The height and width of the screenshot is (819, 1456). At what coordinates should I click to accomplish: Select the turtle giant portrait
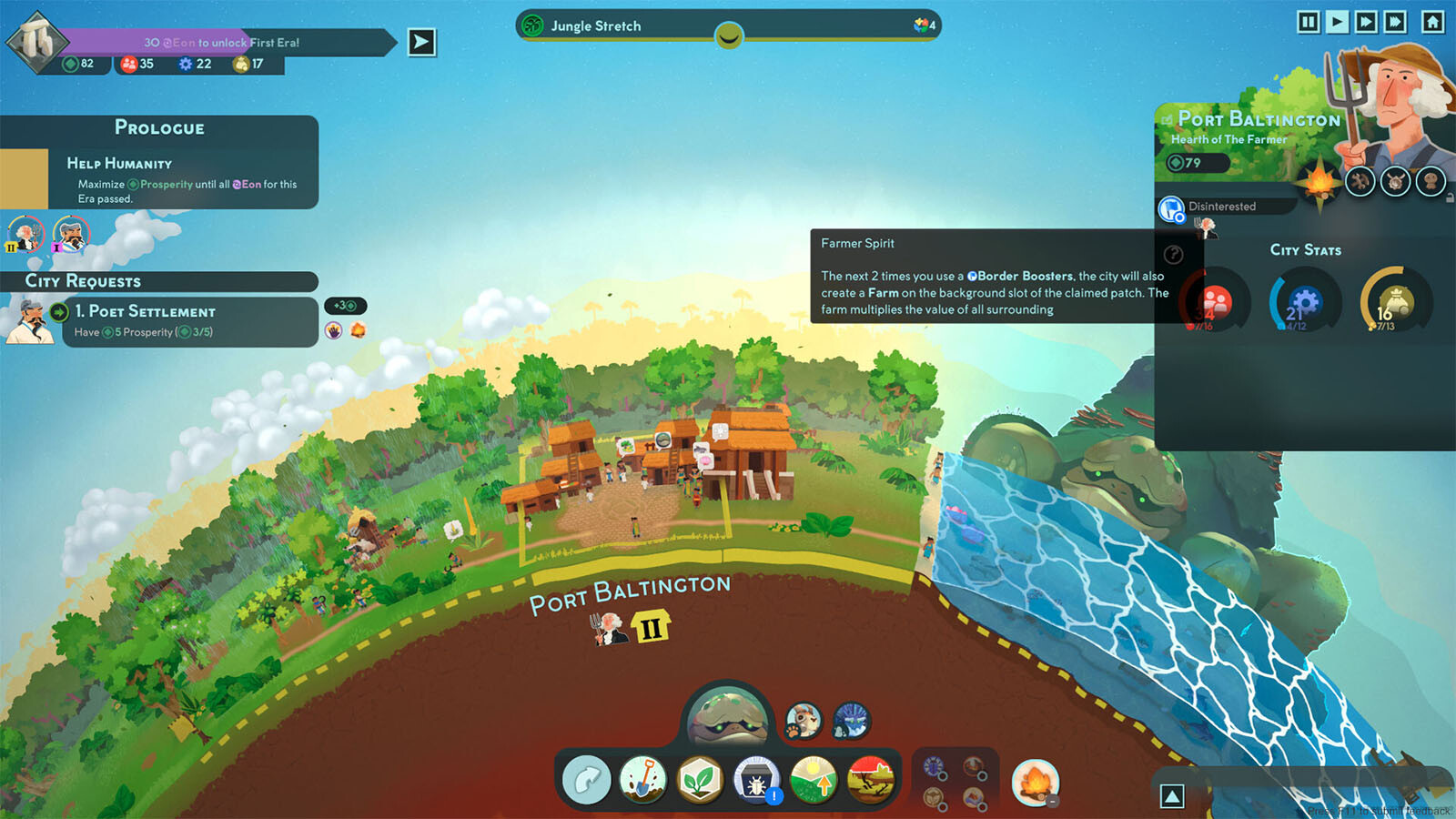[x=727, y=718]
